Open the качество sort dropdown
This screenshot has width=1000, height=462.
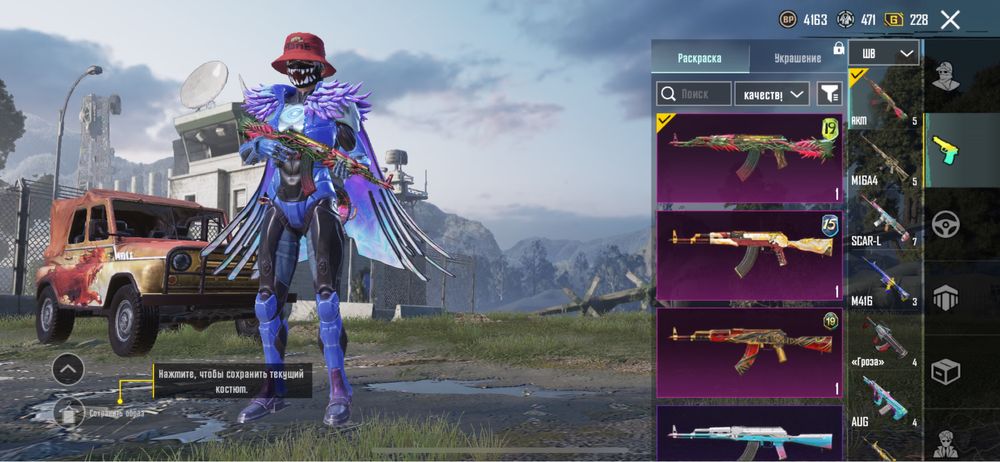[770, 94]
